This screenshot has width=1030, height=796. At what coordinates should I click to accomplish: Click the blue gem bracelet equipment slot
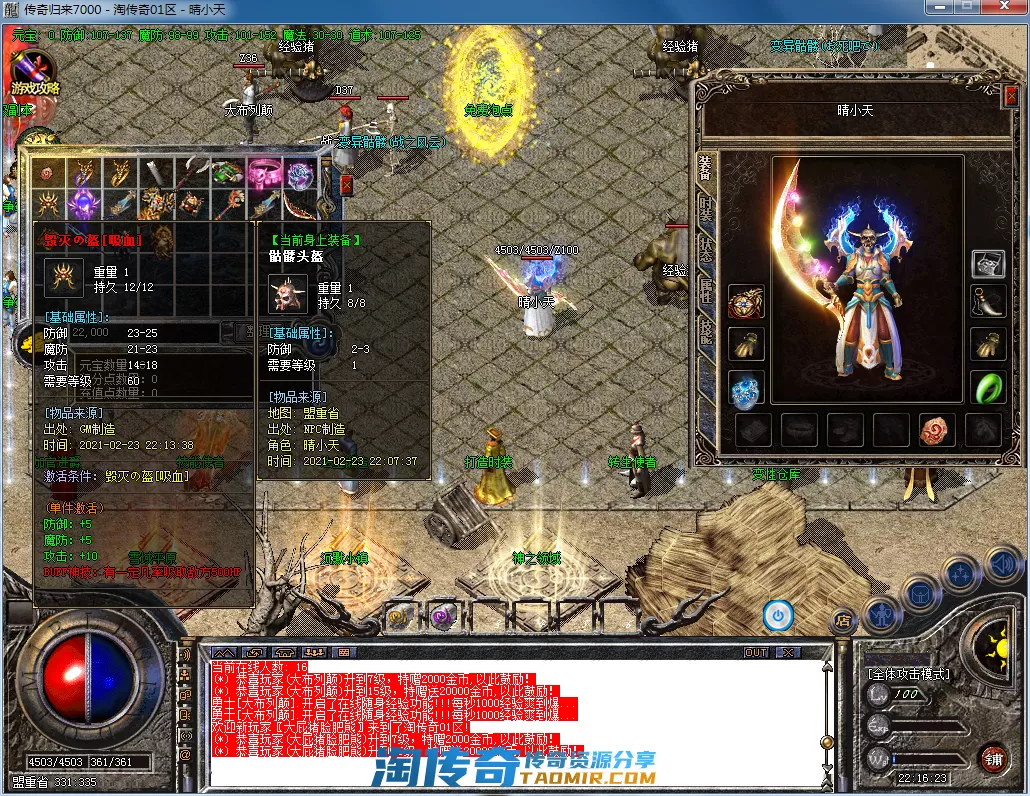pos(746,388)
